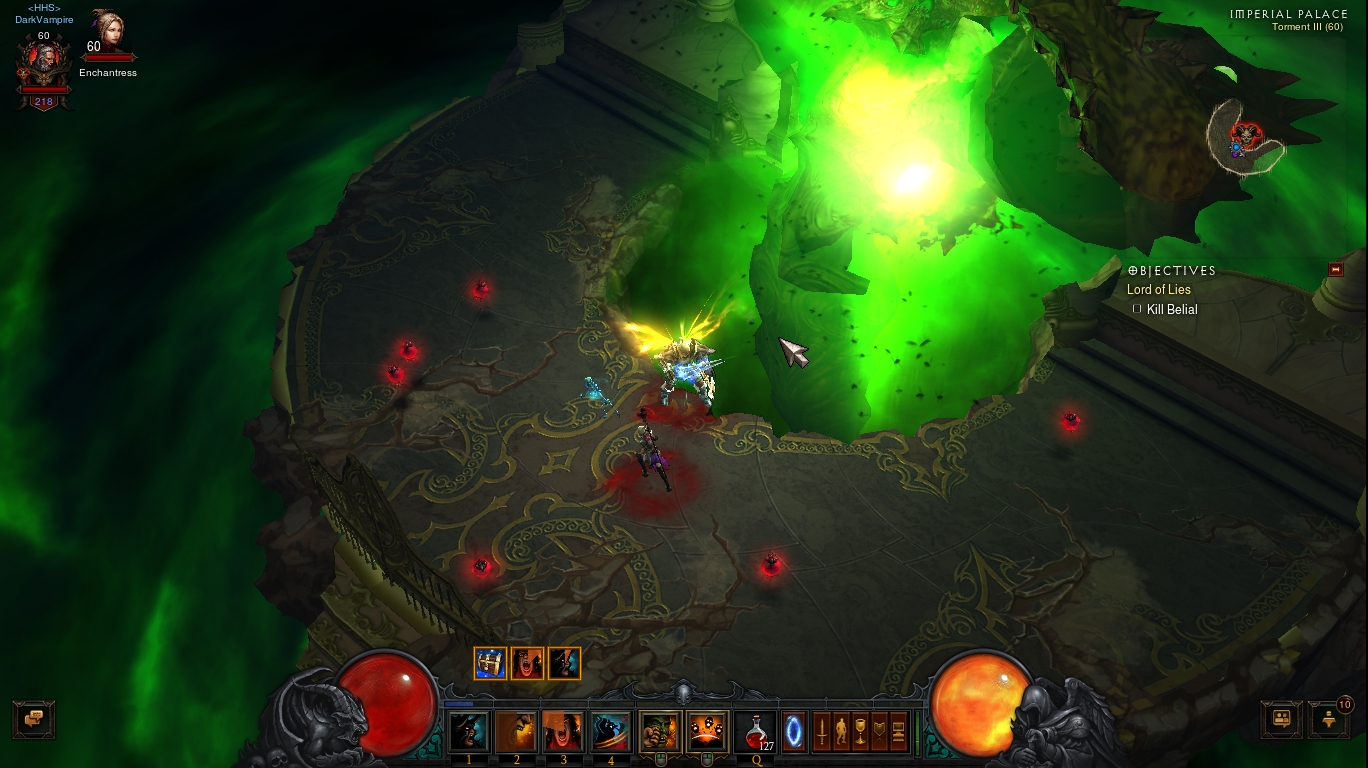Click the treasure chest buff icon
This screenshot has height=768, width=1368.
[x=490, y=663]
